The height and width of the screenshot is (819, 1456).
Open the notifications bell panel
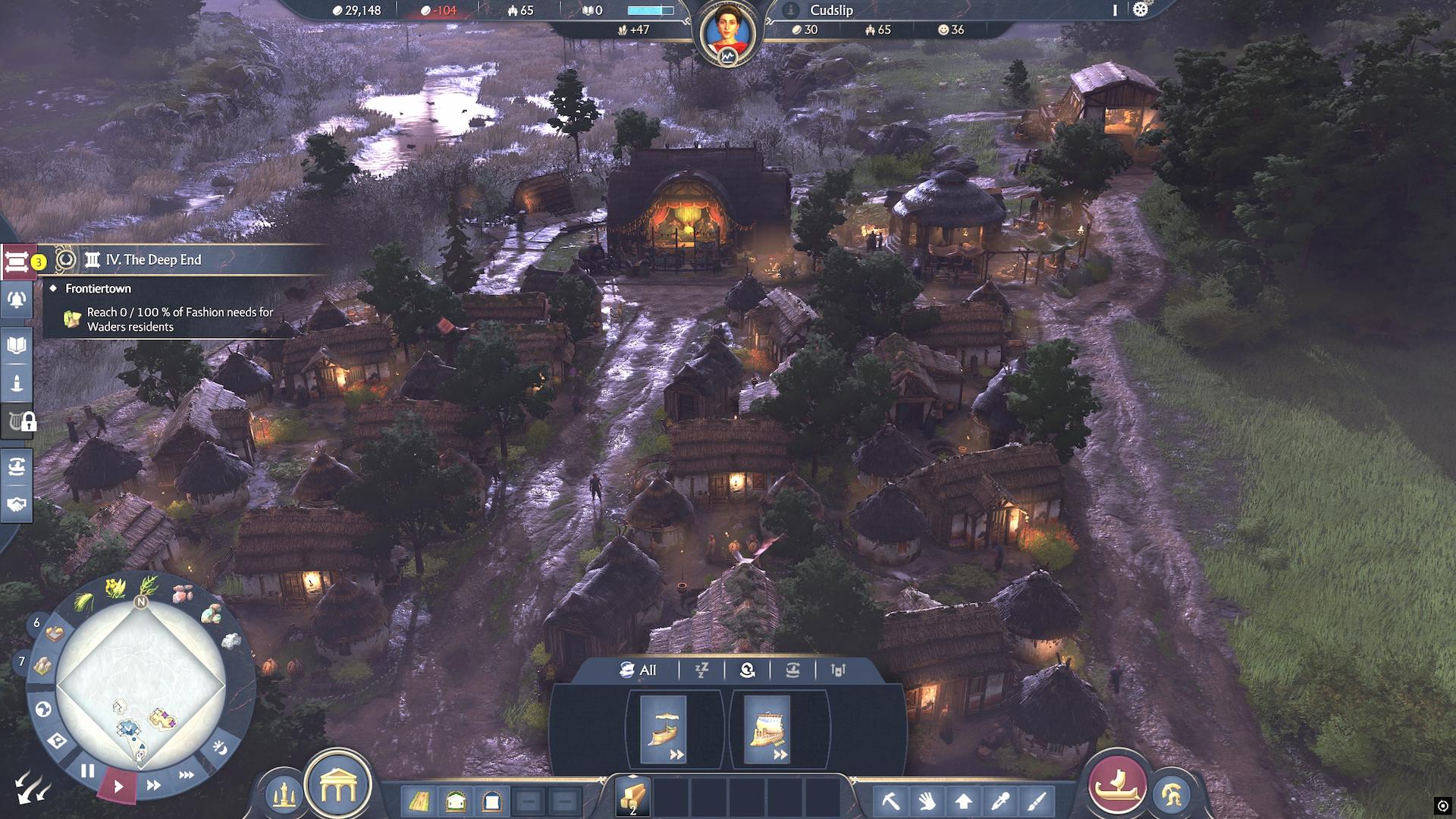[x=17, y=300]
